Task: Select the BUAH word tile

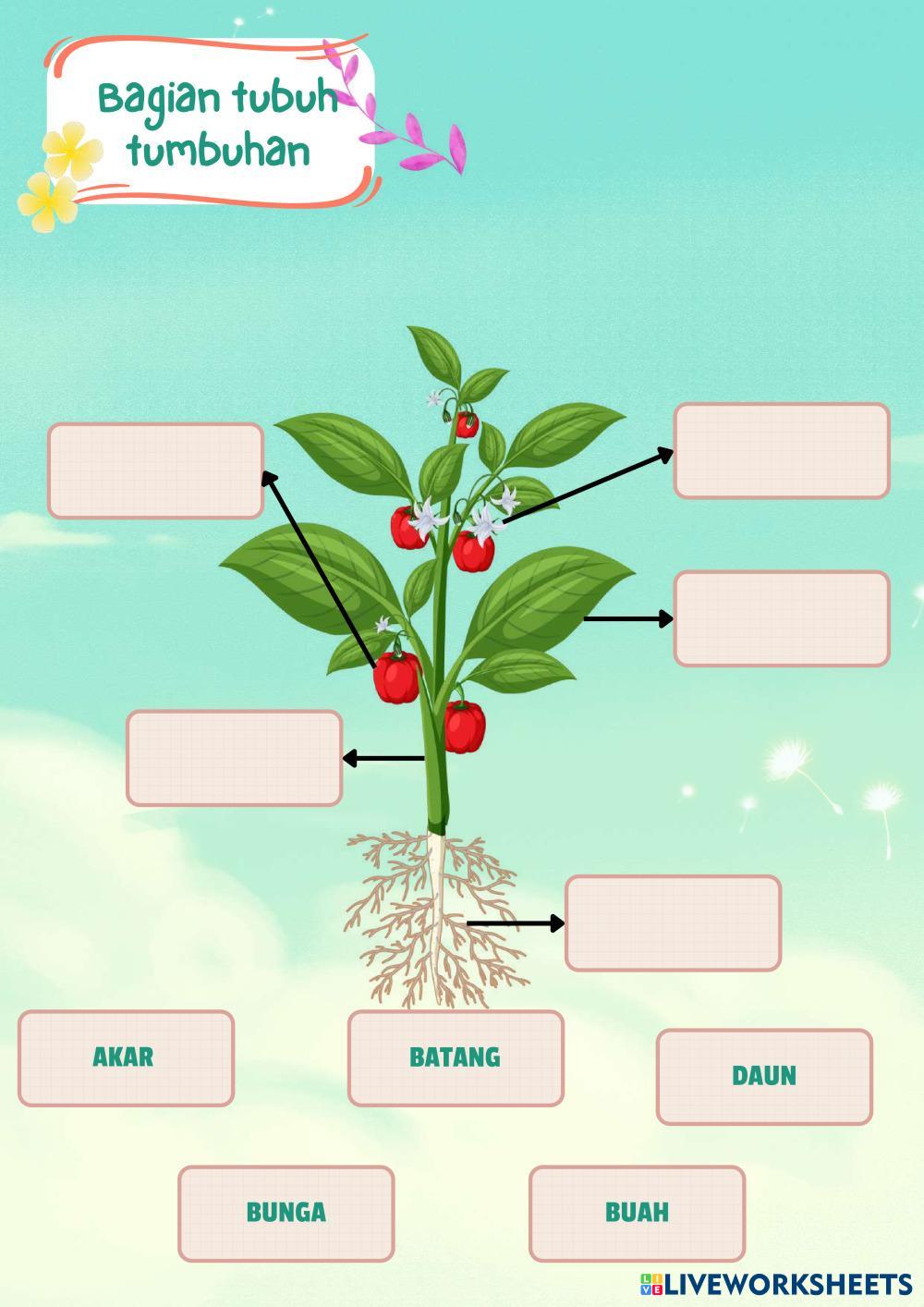Action: (x=637, y=1213)
